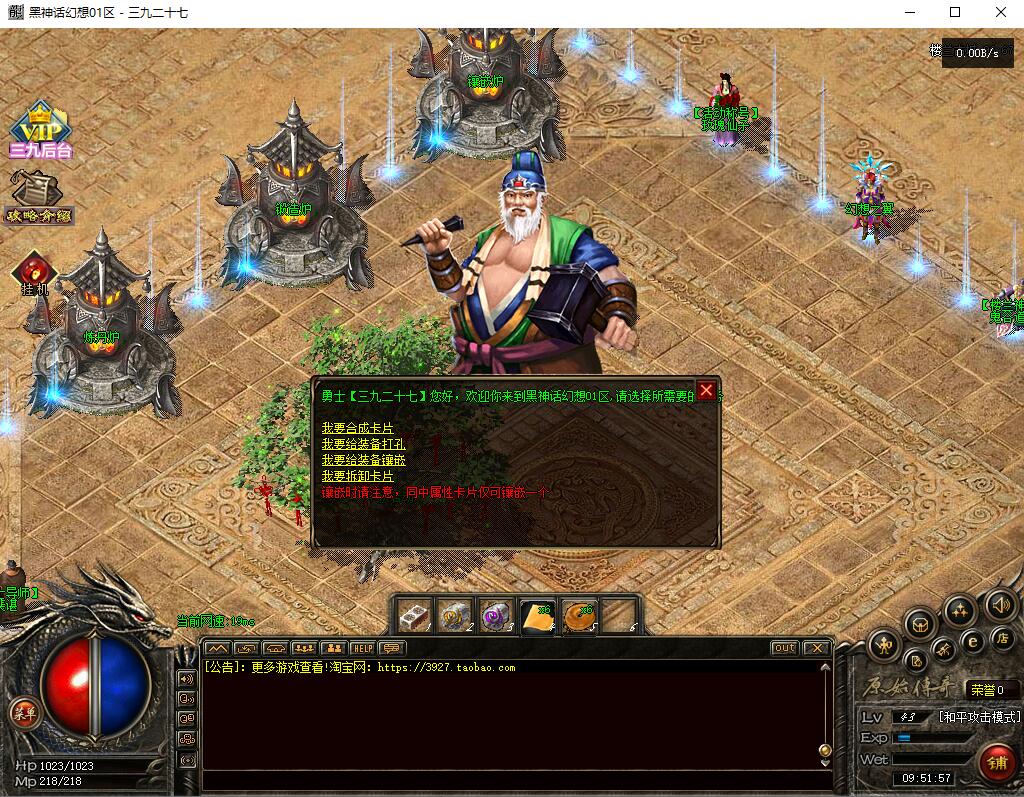Click the chat panel's out button
The image size is (1024, 797).
tap(784, 648)
